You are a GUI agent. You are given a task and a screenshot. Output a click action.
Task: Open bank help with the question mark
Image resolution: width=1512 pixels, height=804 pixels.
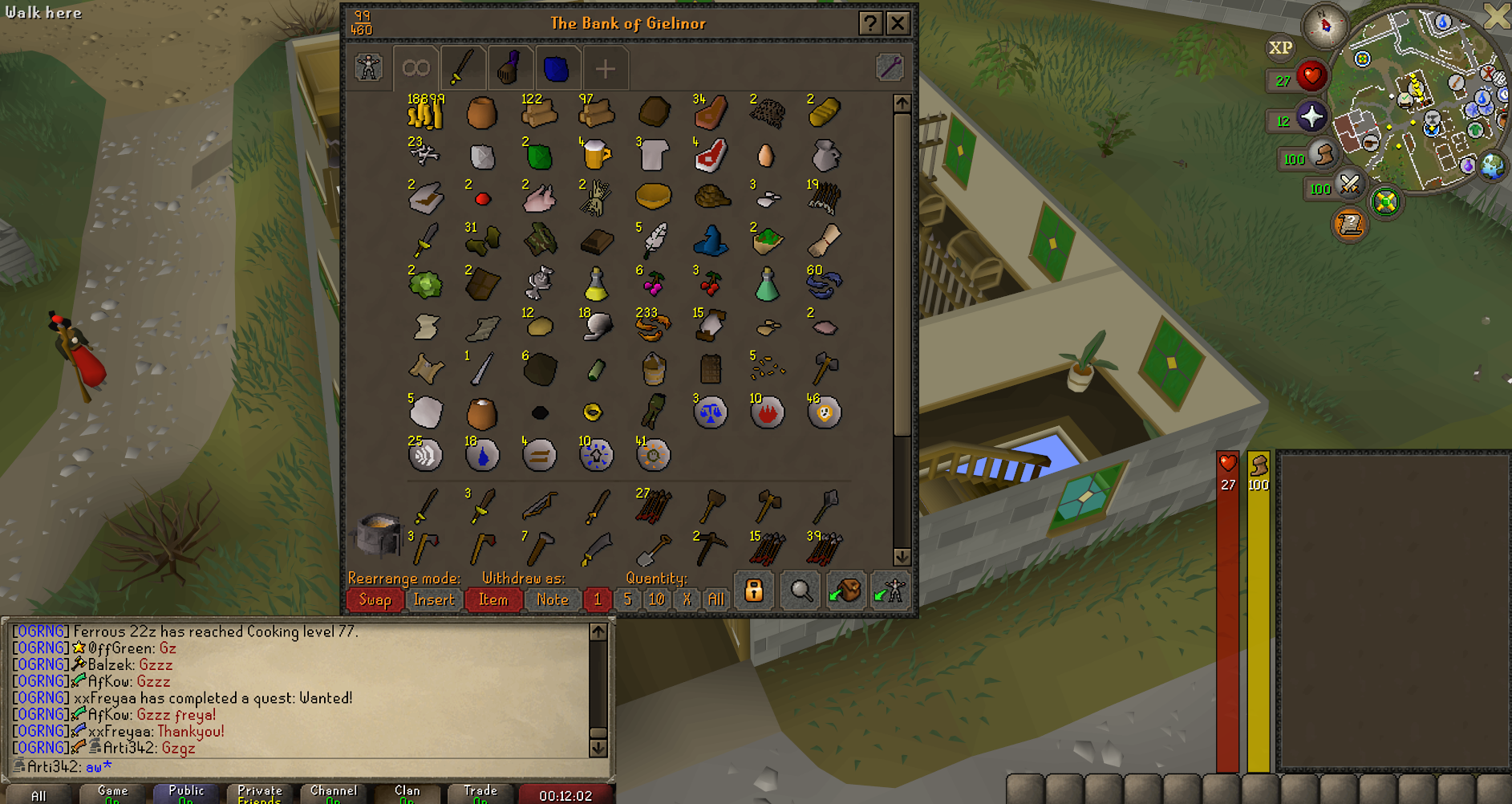pos(872,23)
